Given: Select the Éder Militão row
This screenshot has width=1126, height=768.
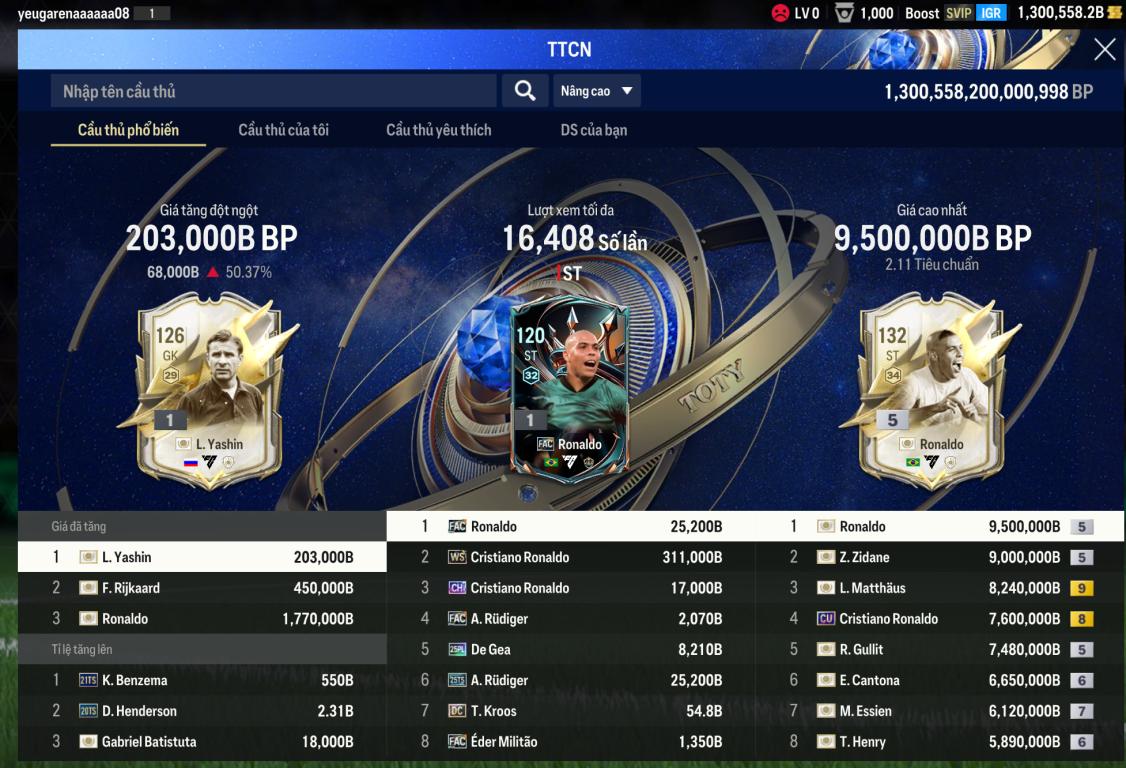Looking at the screenshot, I should tap(570, 742).
